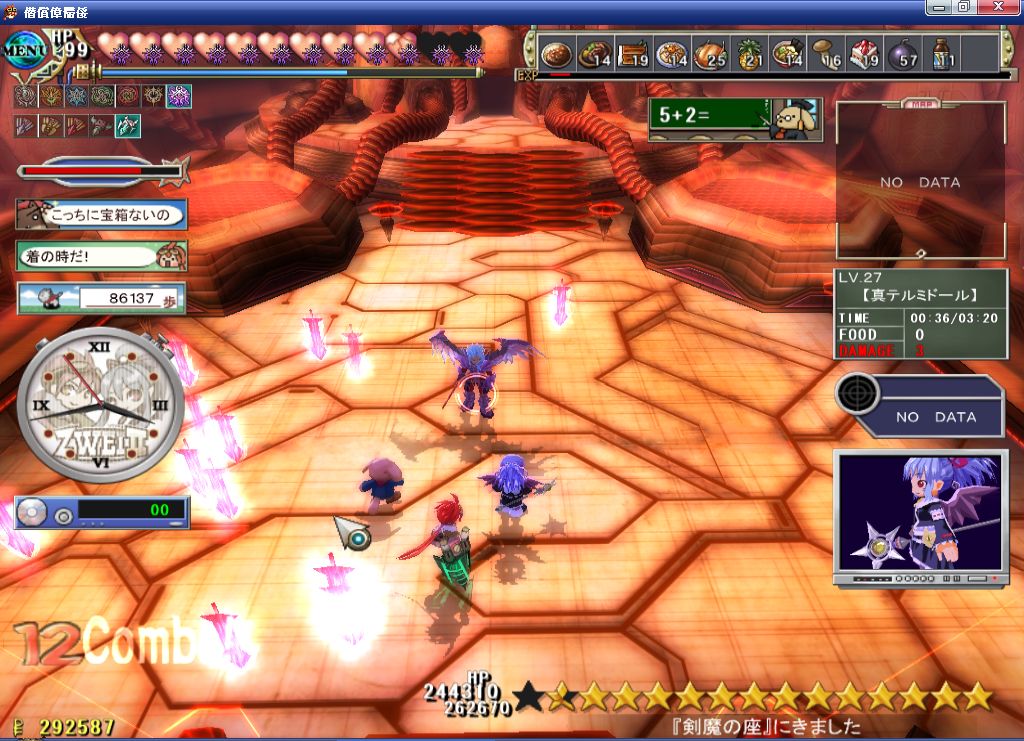Choose the blue star magic crest icon
1024x741 pixels.
coord(75,96)
